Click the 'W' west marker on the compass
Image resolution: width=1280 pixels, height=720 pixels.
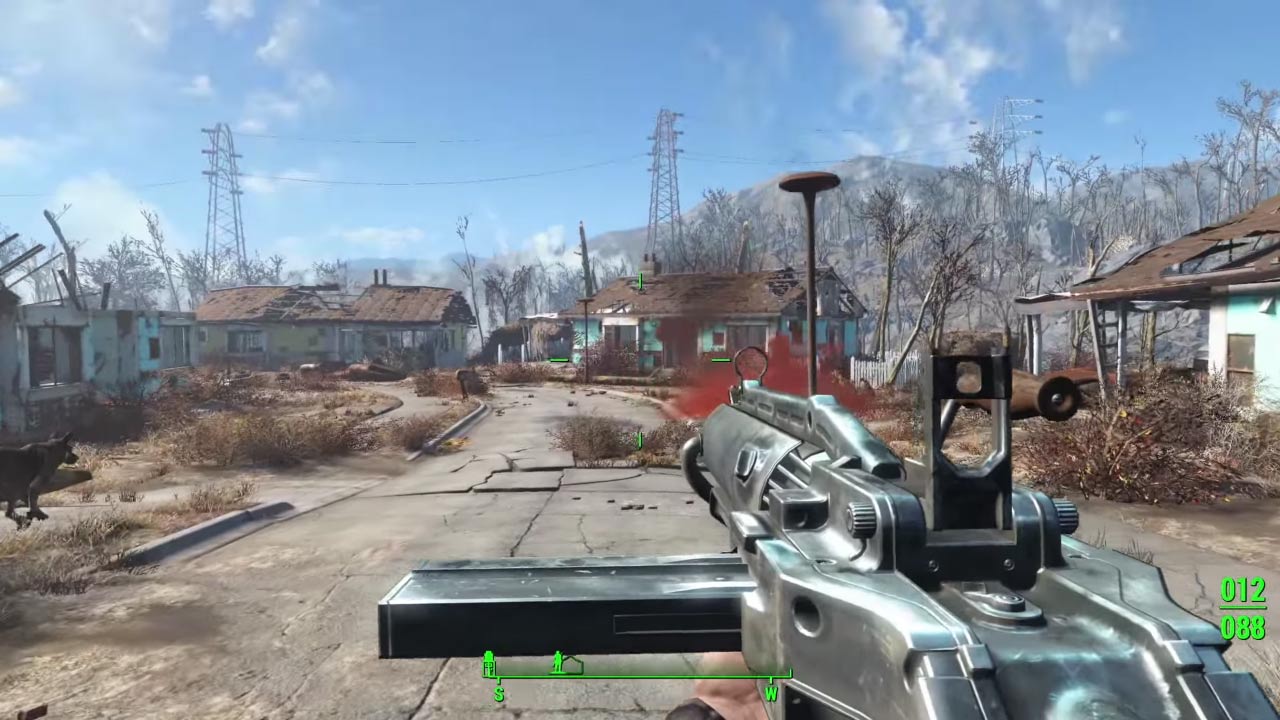coord(773,693)
